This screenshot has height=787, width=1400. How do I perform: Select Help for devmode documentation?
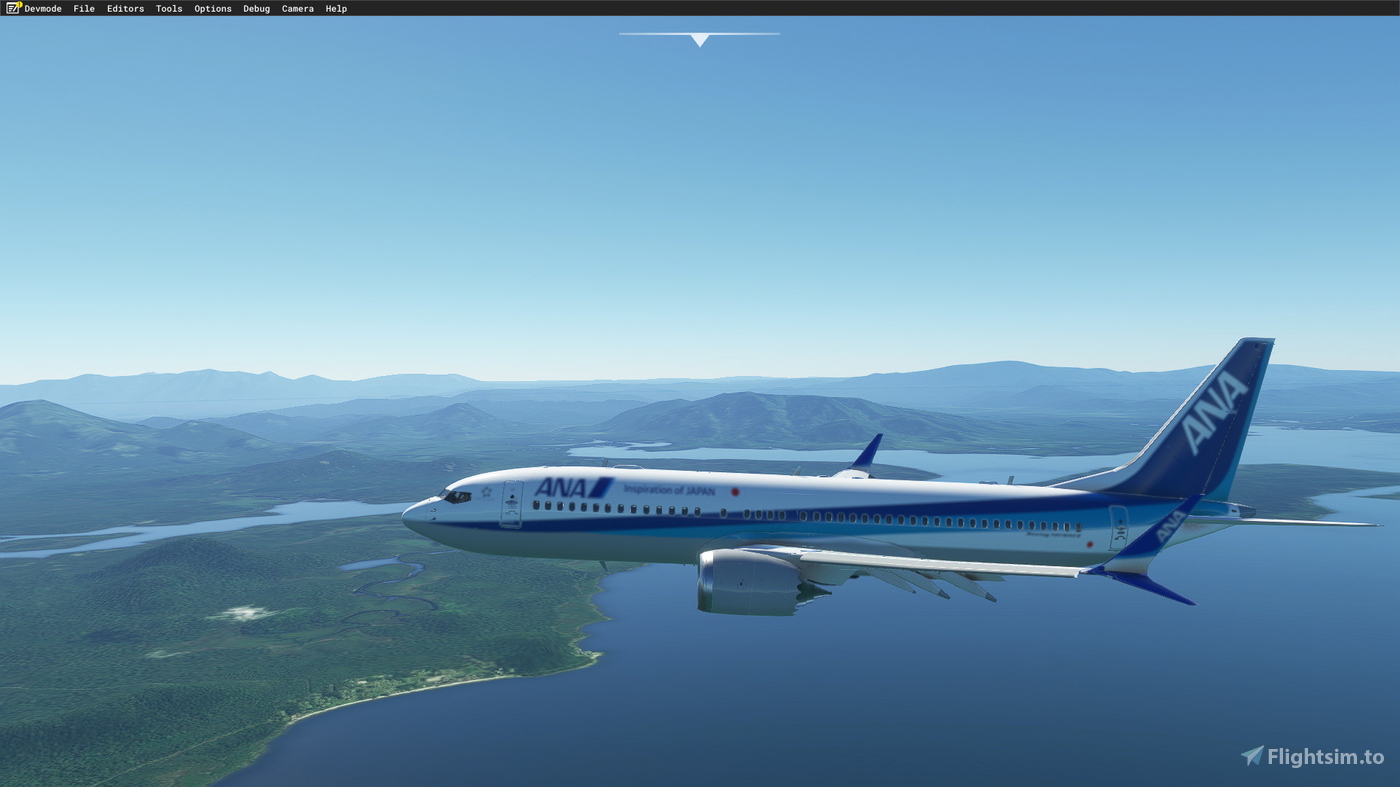point(336,8)
